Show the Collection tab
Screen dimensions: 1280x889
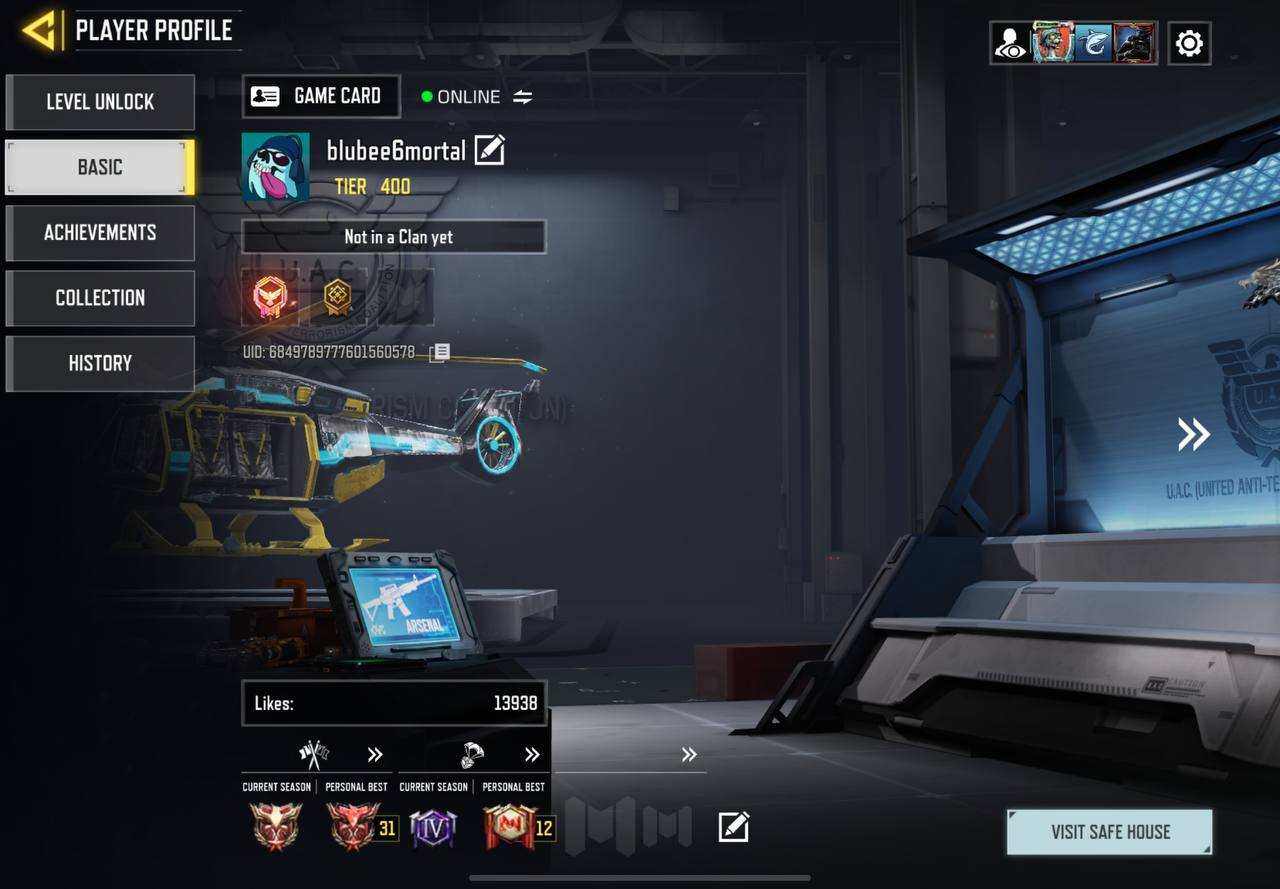click(100, 298)
